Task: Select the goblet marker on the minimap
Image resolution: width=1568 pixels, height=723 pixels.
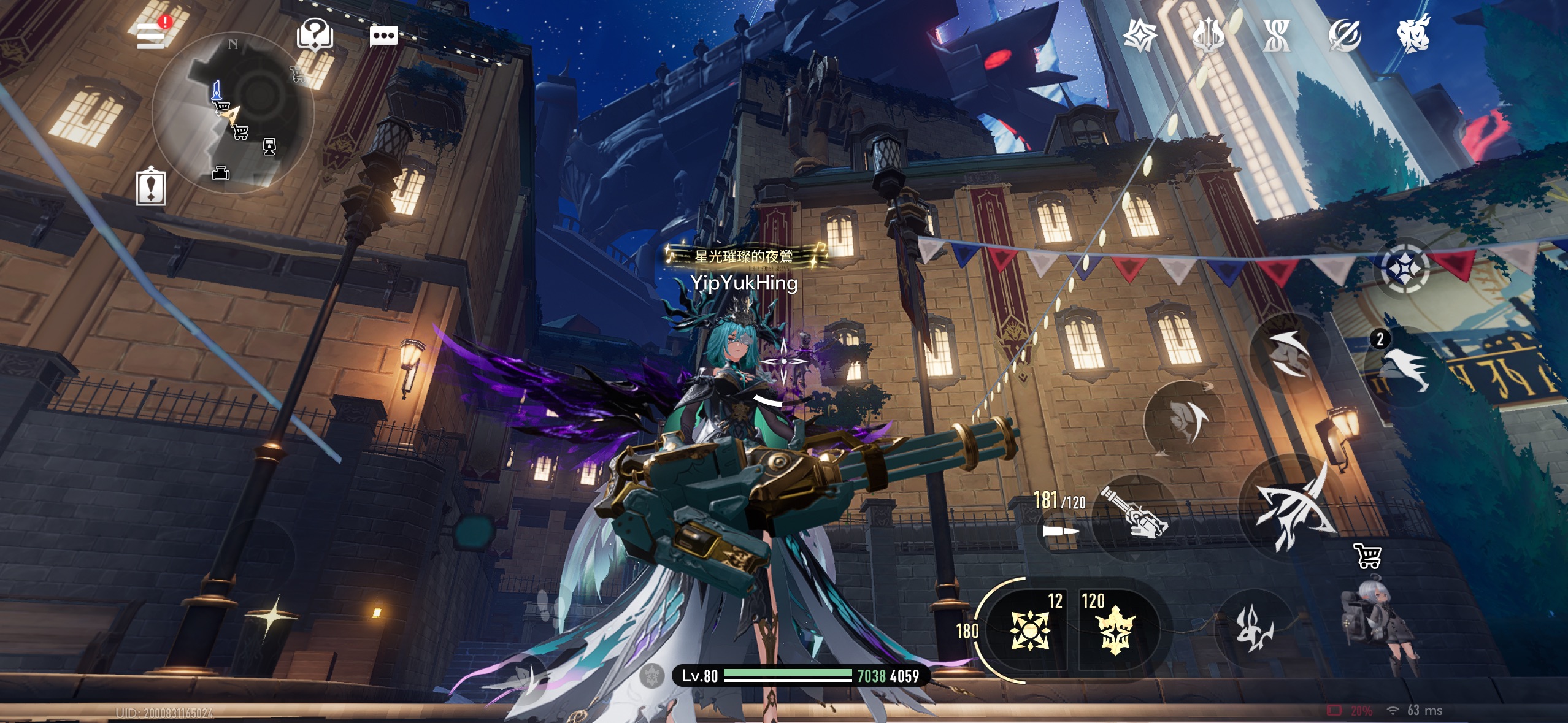Action: 269,147
